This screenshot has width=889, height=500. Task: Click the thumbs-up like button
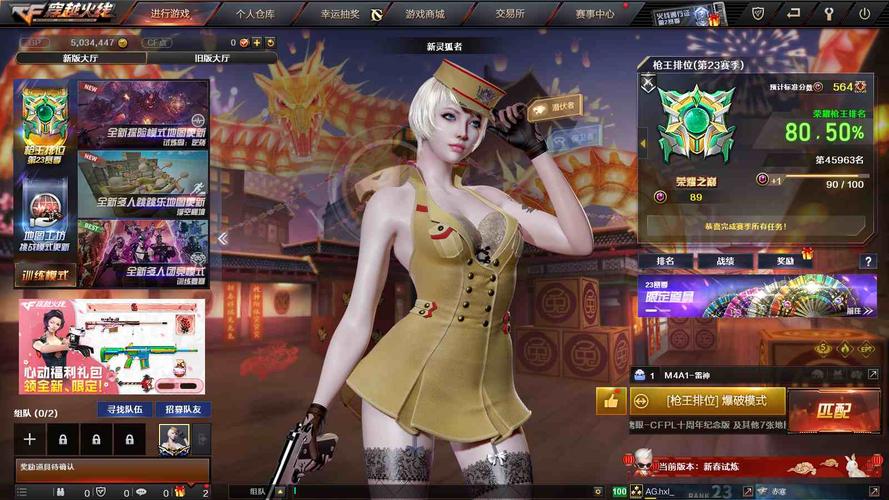(x=610, y=401)
